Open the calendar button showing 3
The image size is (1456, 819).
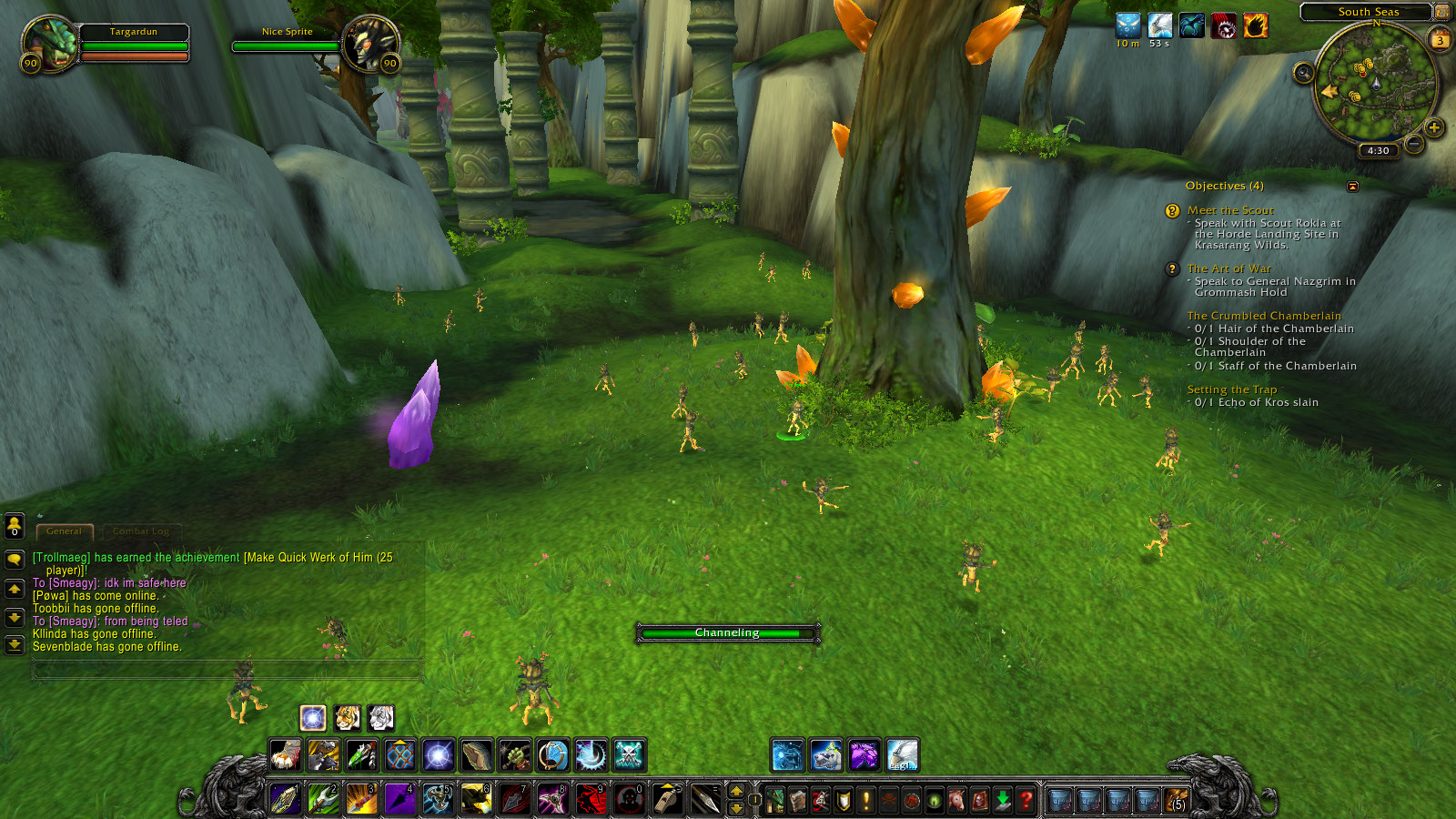[x=1440, y=40]
